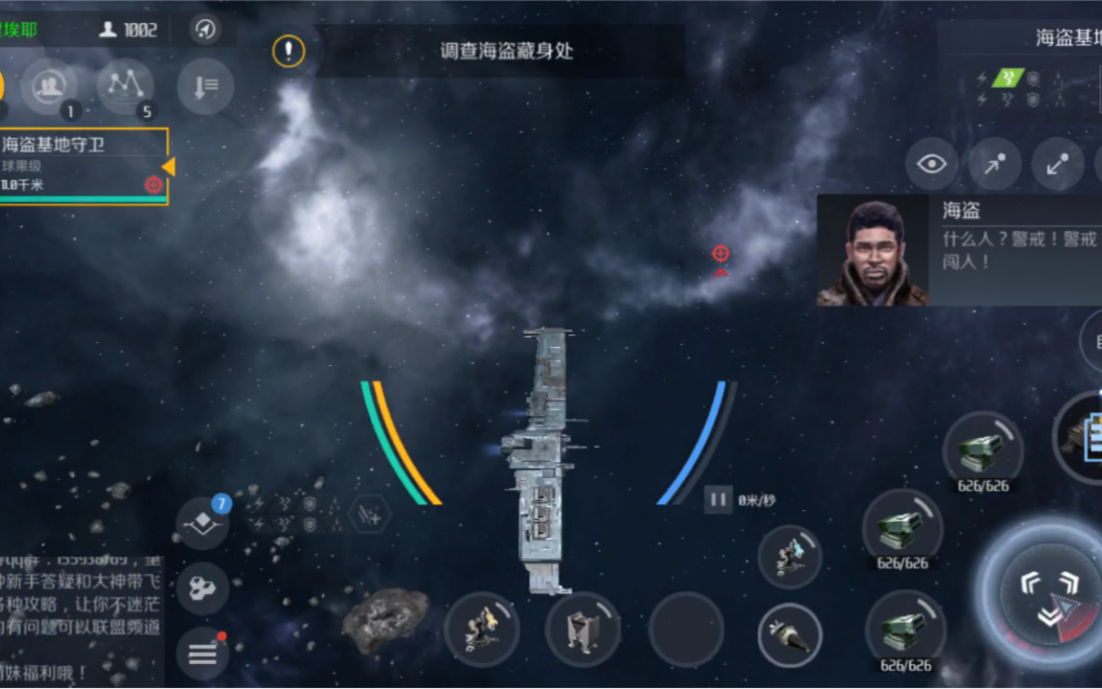Image resolution: width=1102 pixels, height=689 pixels.
Task: Tap the pirate 海盗 dialogue portrait
Action: pyautogui.click(x=872, y=250)
